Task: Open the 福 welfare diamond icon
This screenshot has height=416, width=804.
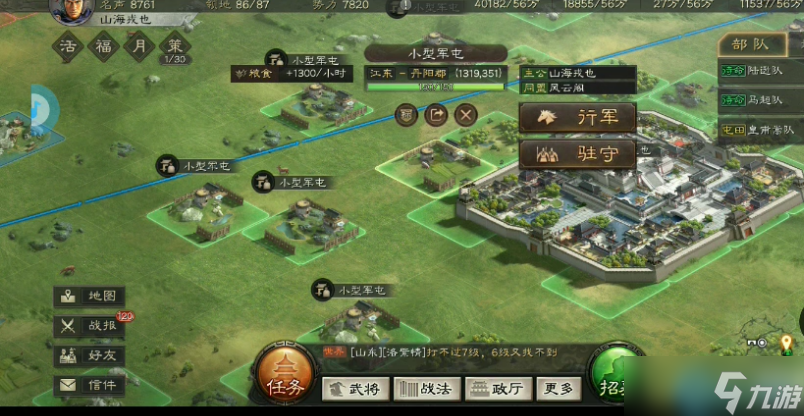Action: tap(104, 46)
